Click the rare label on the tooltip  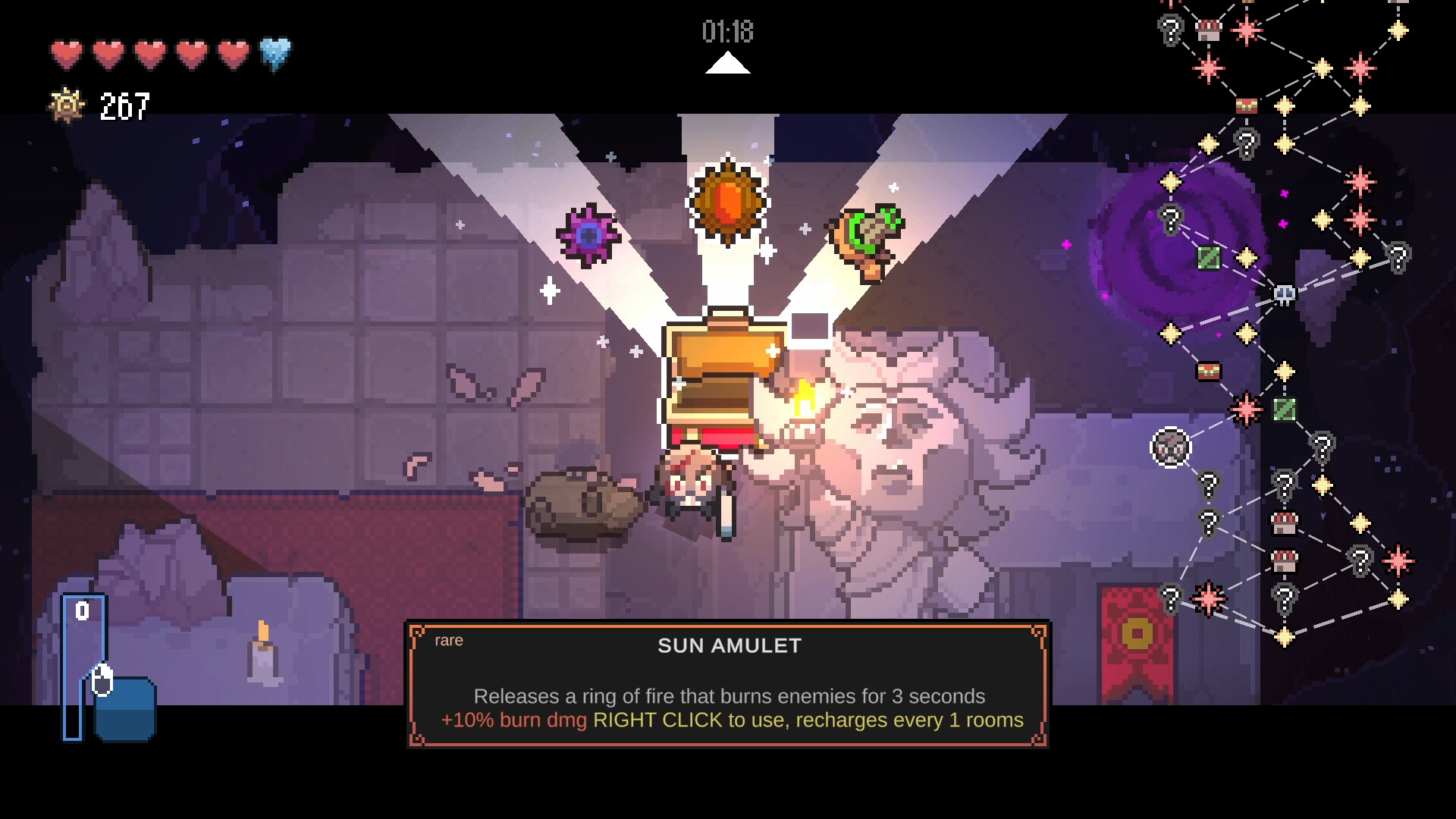click(448, 640)
